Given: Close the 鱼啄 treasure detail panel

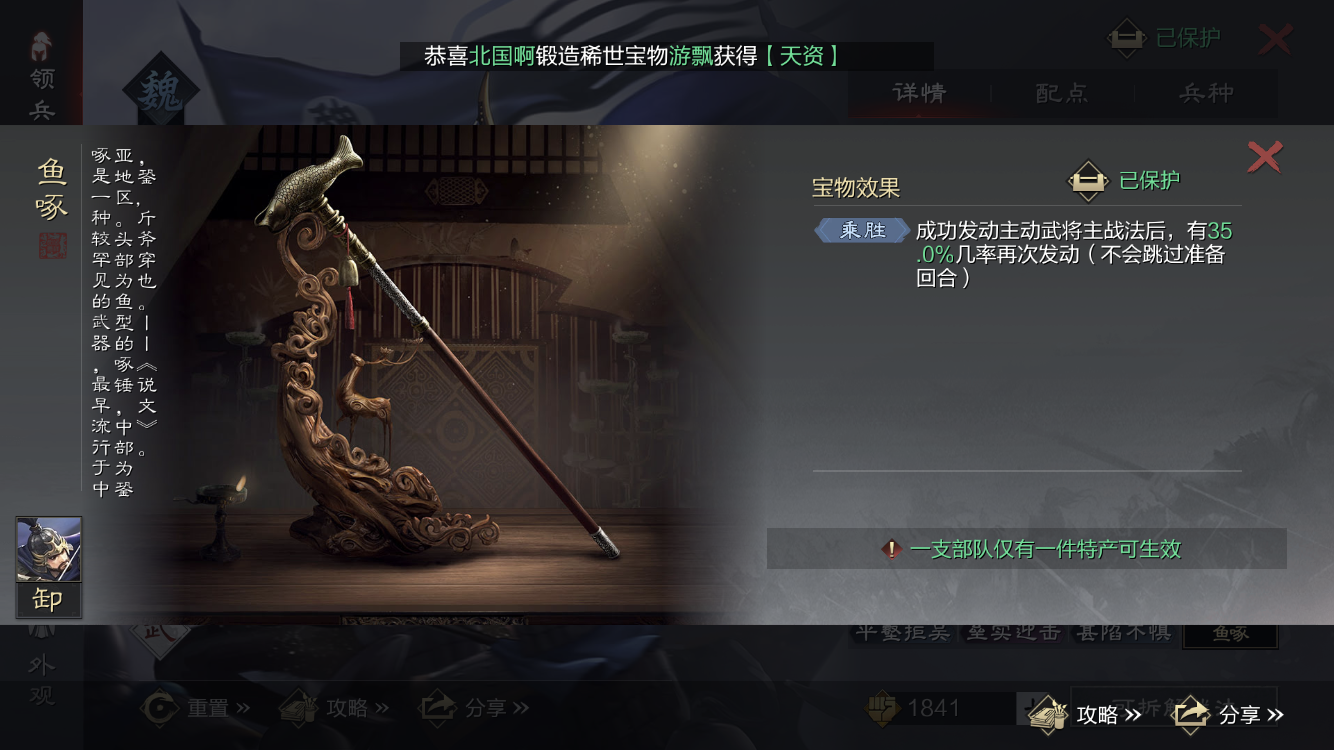Looking at the screenshot, I should tap(1264, 157).
